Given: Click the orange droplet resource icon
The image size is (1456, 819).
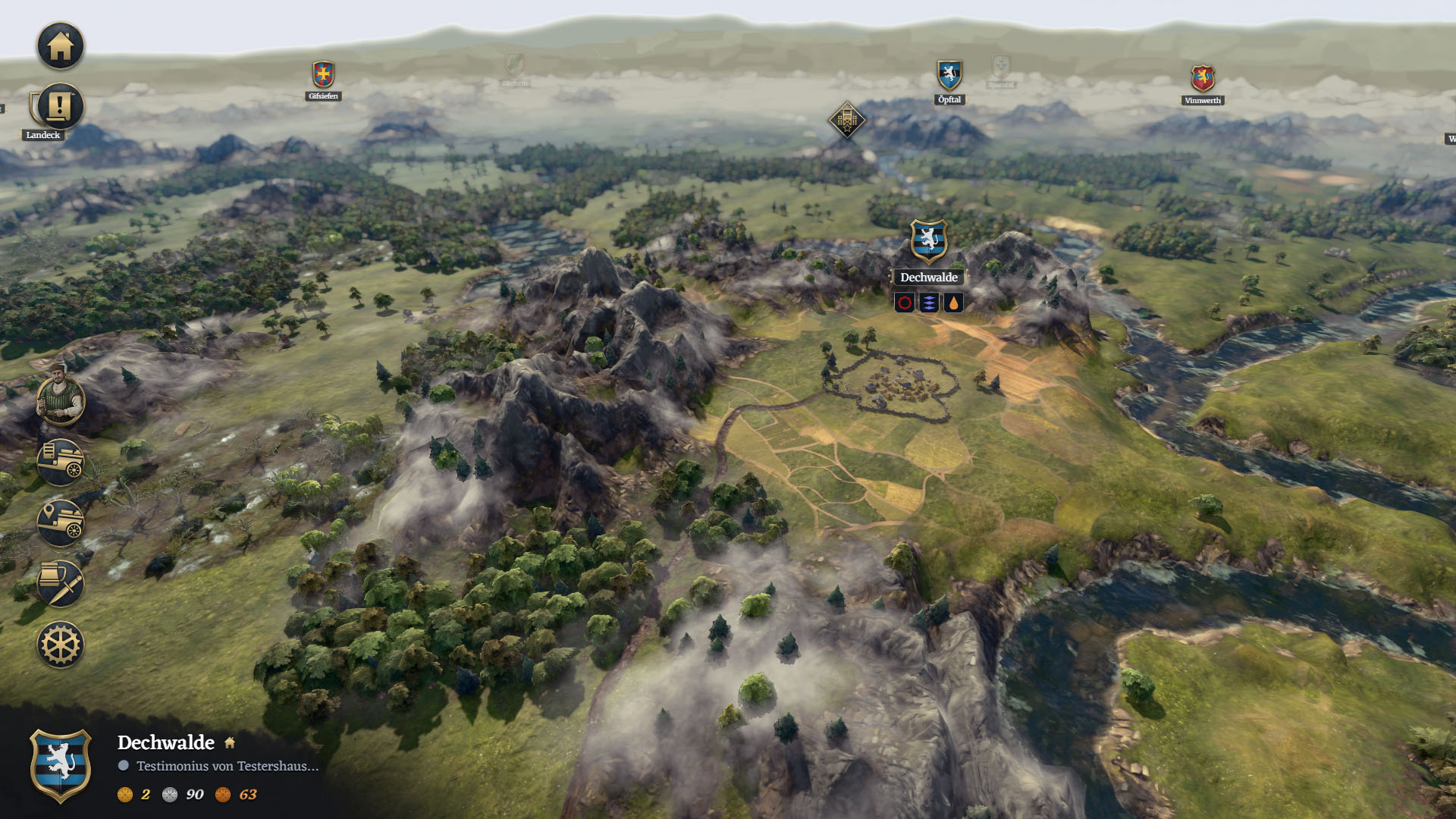Looking at the screenshot, I should [953, 303].
